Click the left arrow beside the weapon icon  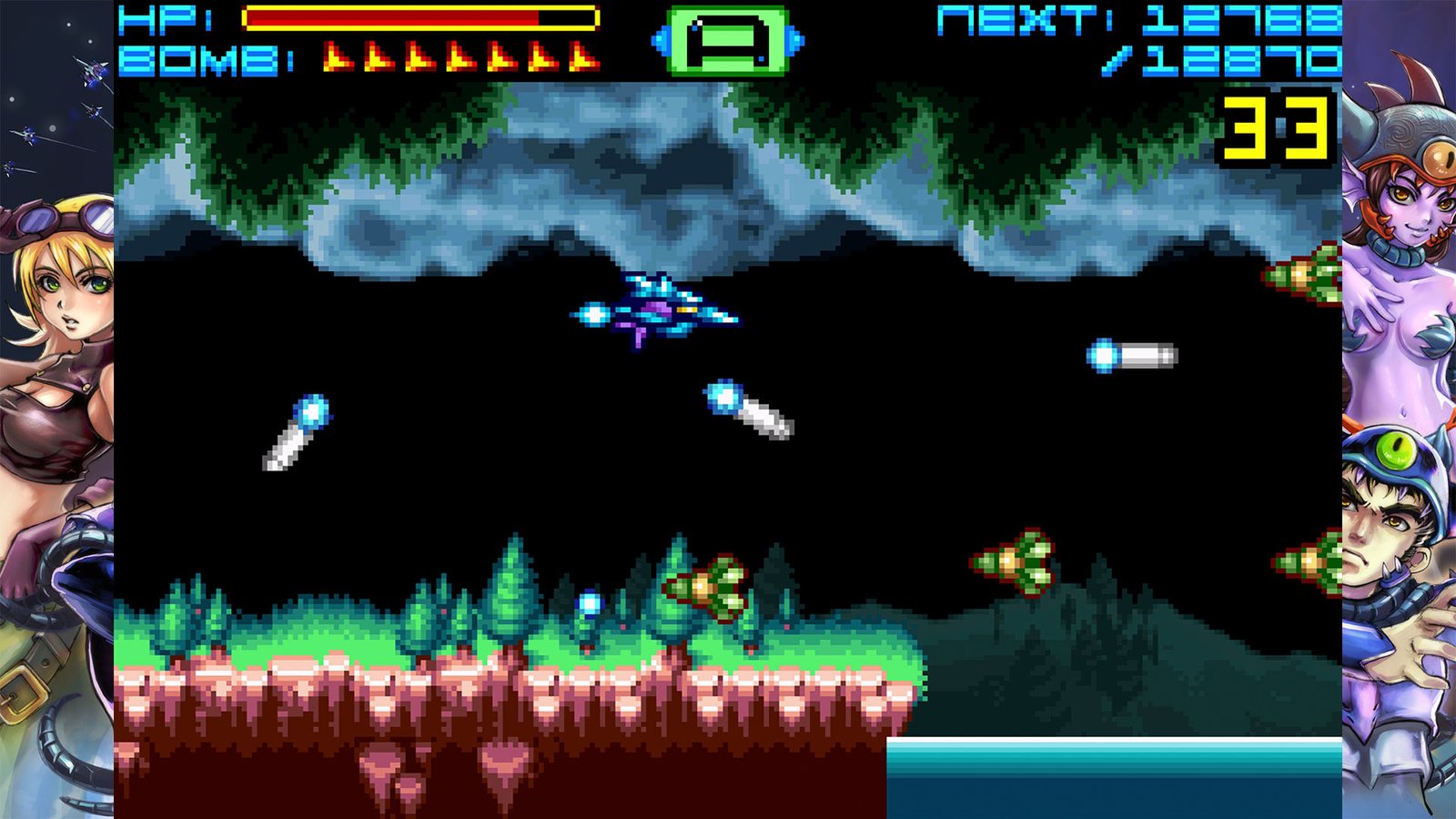(660, 41)
